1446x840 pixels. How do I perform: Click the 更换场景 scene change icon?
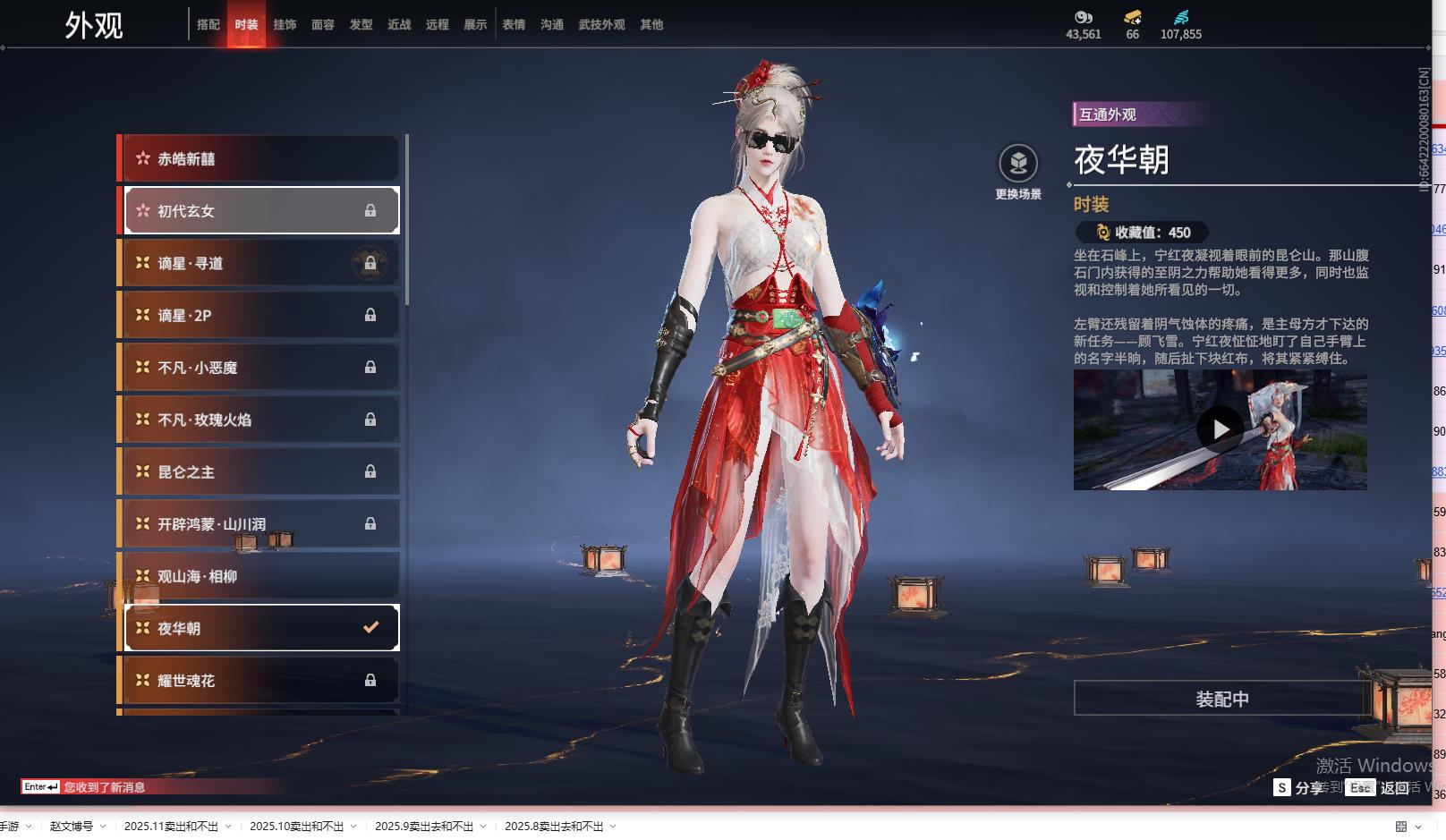click(1018, 164)
